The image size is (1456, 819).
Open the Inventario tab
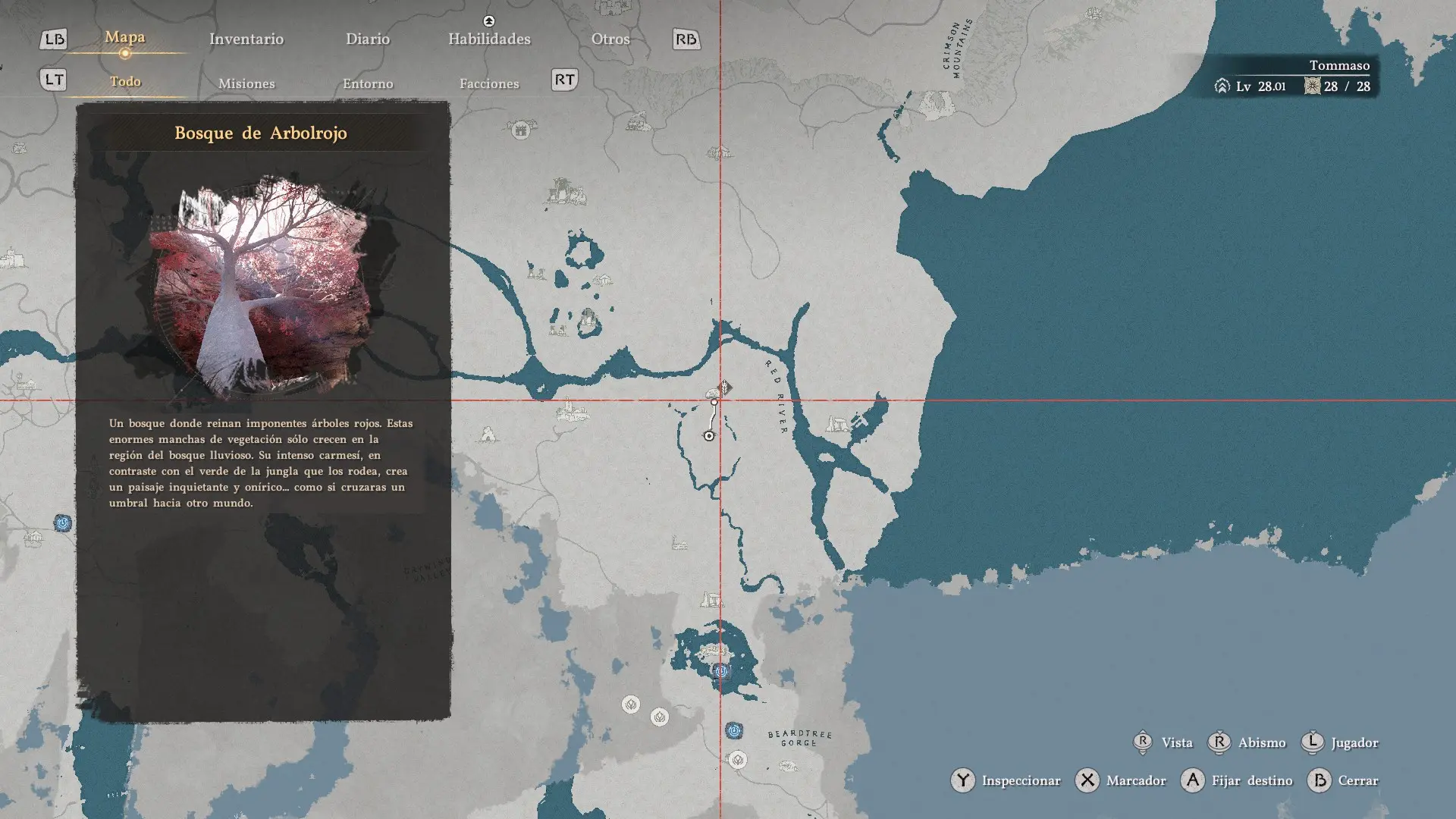tap(246, 39)
